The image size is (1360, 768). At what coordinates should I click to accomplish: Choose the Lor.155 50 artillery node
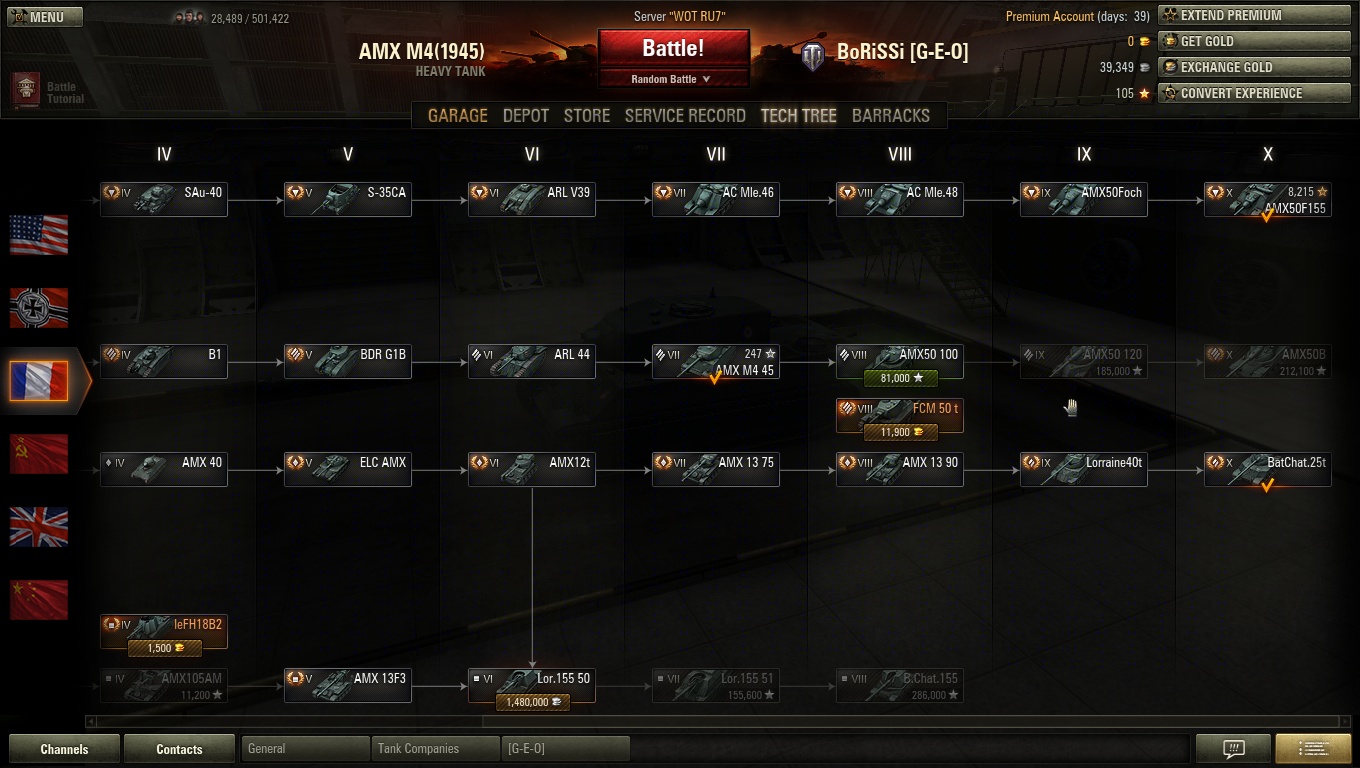pyautogui.click(x=531, y=685)
